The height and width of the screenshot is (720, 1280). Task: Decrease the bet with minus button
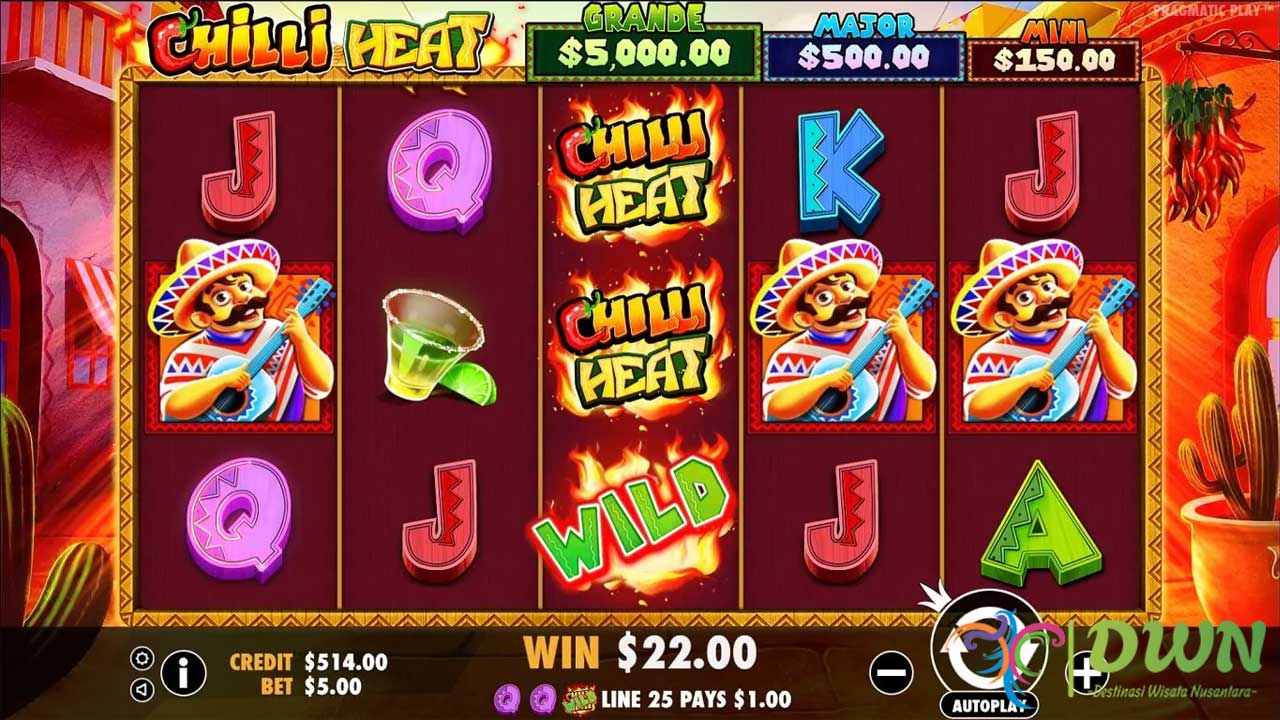890,672
